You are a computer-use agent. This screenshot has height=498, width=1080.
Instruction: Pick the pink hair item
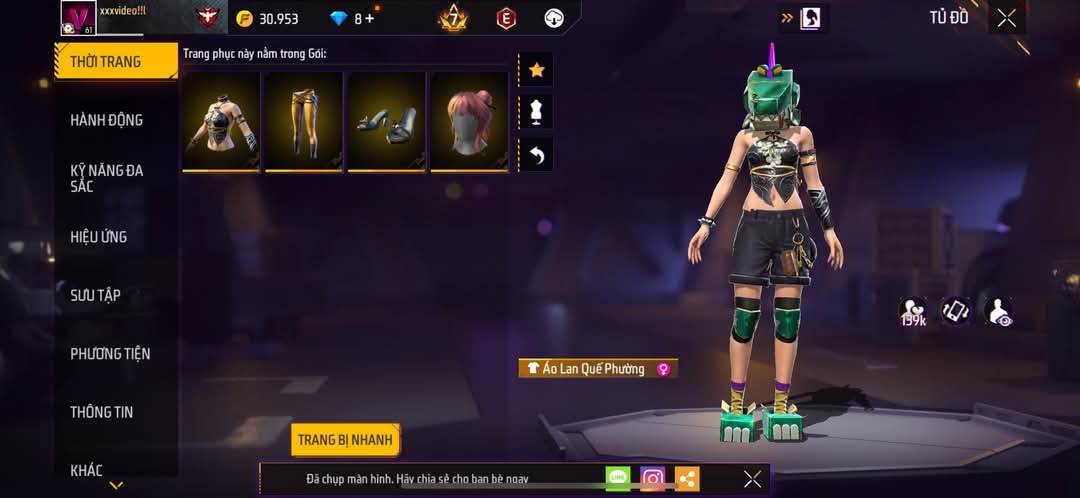[469, 120]
